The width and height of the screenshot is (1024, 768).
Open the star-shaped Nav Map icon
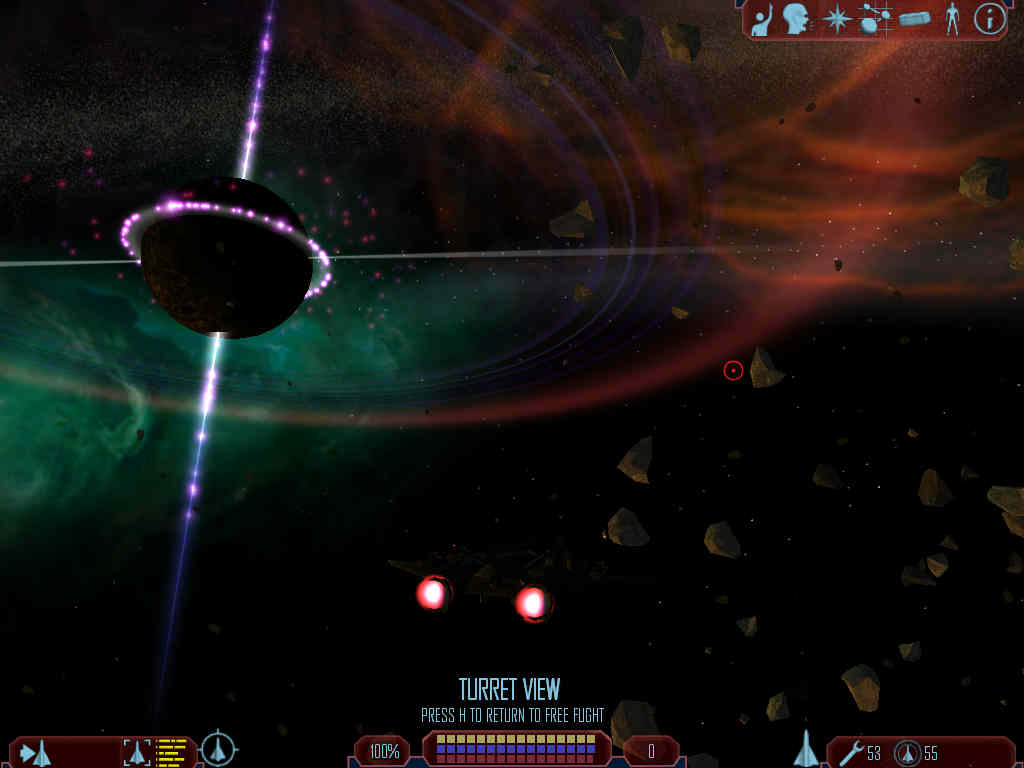(836, 19)
